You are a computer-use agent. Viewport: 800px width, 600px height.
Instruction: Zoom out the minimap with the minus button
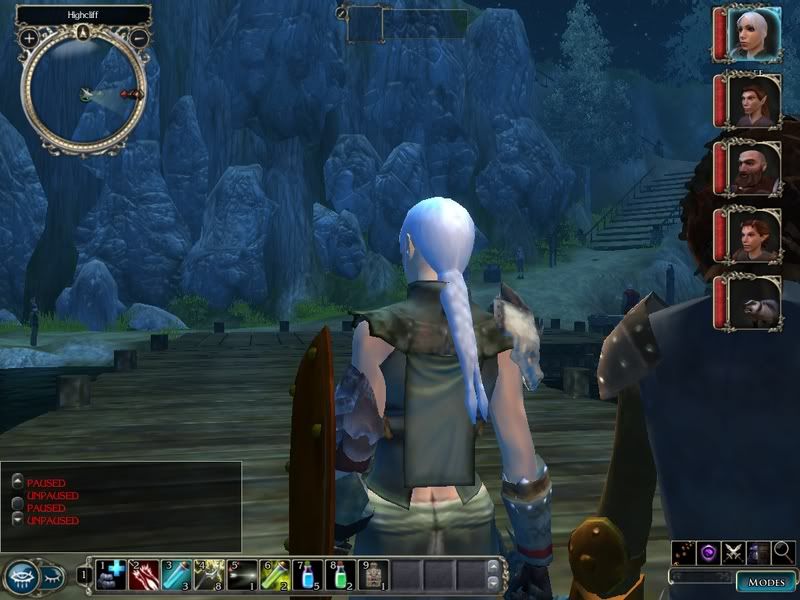[x=140, y=38]
